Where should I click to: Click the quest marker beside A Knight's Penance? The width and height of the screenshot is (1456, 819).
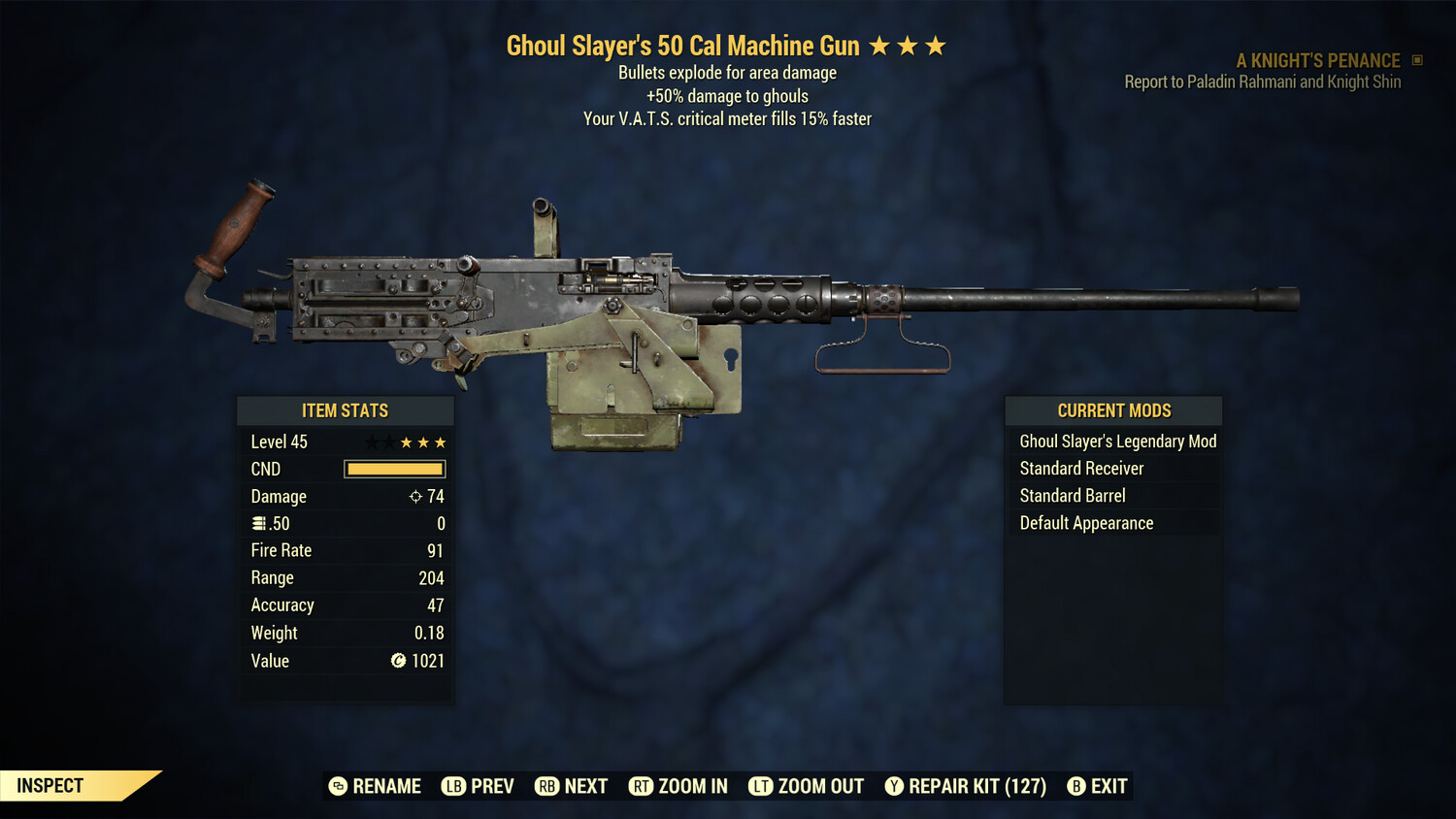[x=1416, y=60]
